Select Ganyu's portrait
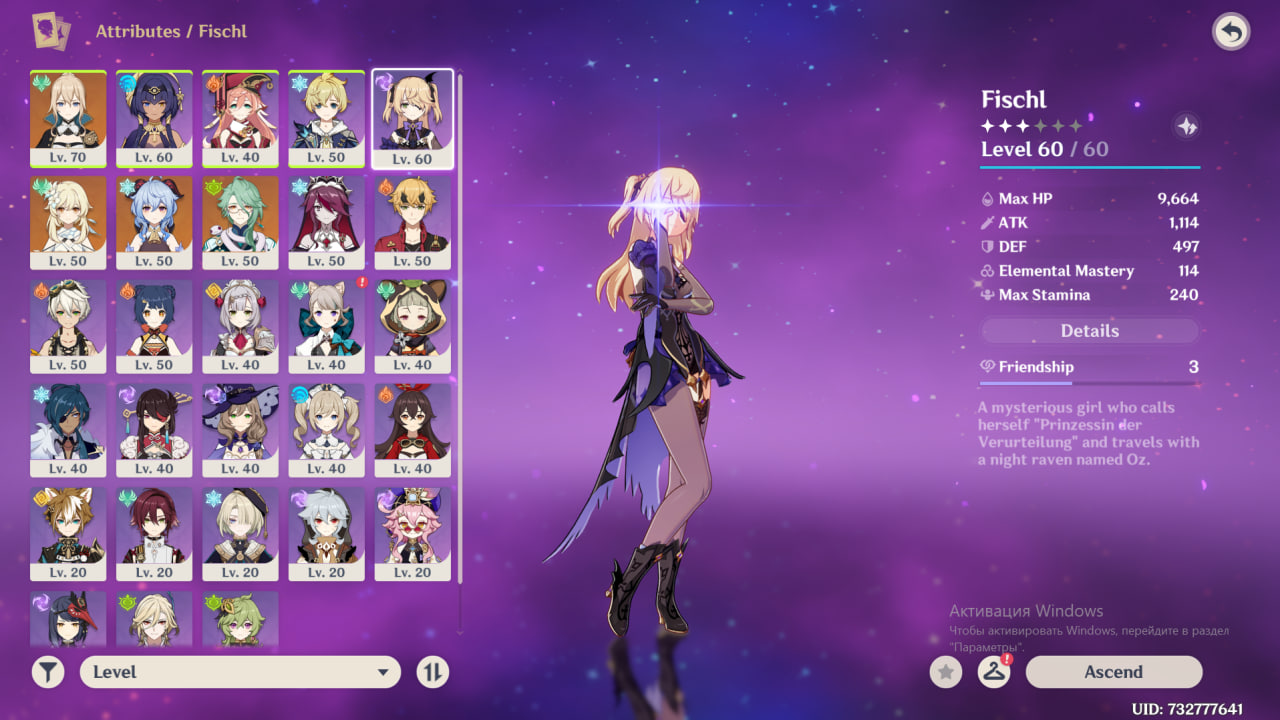Viewport: 1280px width, 720px height. click(154, 222)
